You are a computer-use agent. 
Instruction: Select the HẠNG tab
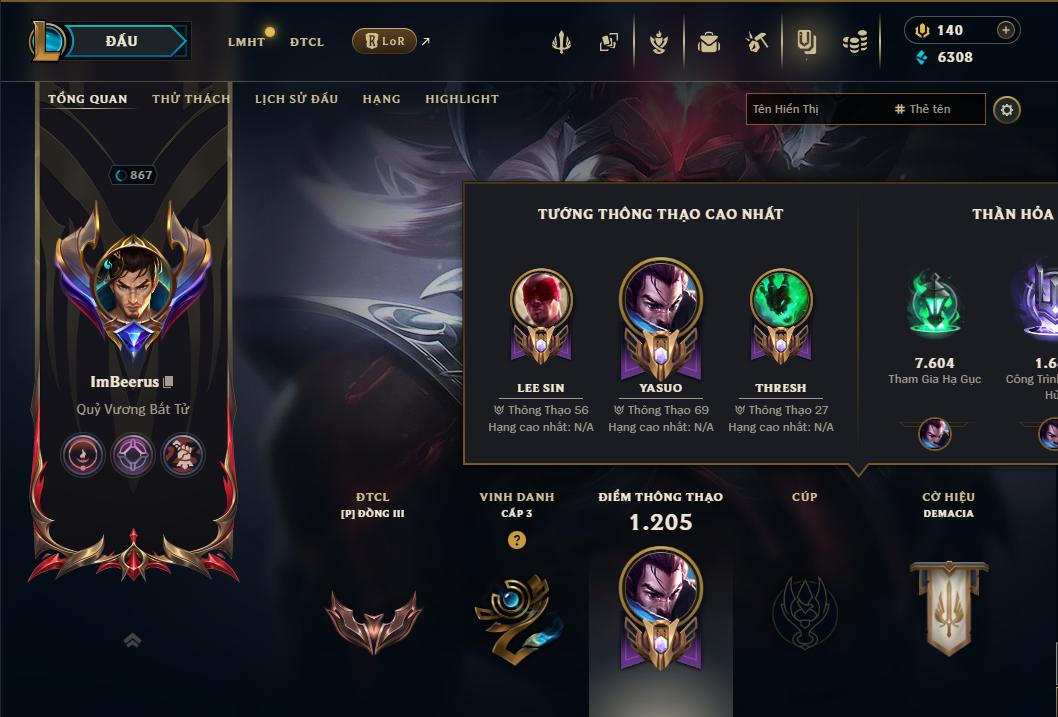[x=381, y=99]
